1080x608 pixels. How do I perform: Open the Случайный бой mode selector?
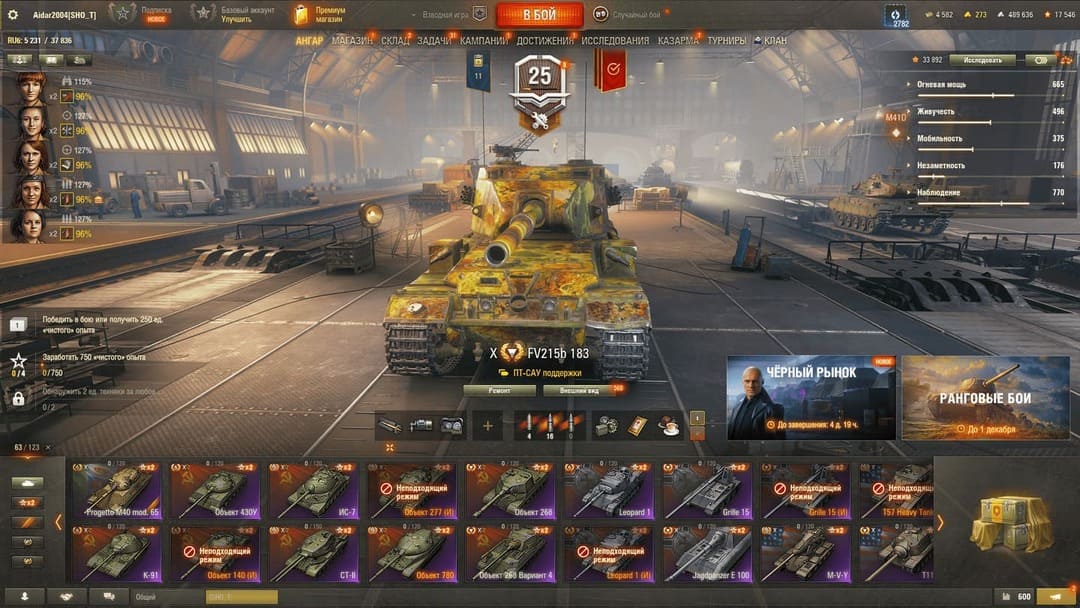(627, 14)
